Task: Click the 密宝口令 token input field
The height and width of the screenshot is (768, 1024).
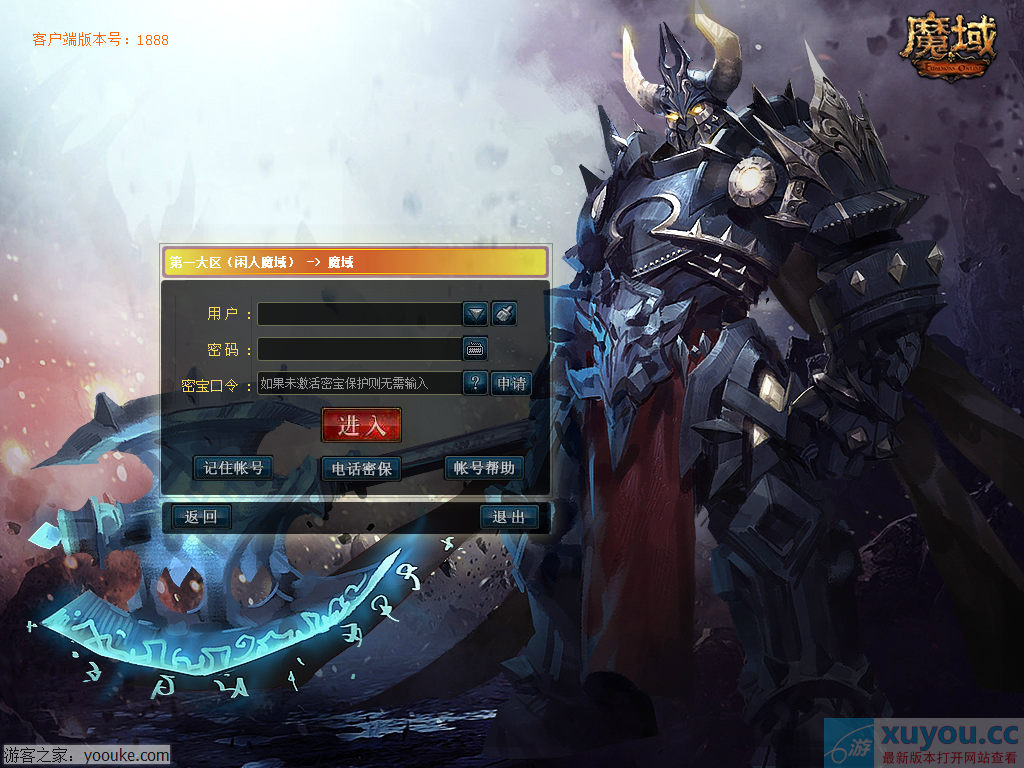Action: pyautogui.click(x=359, y=383)
